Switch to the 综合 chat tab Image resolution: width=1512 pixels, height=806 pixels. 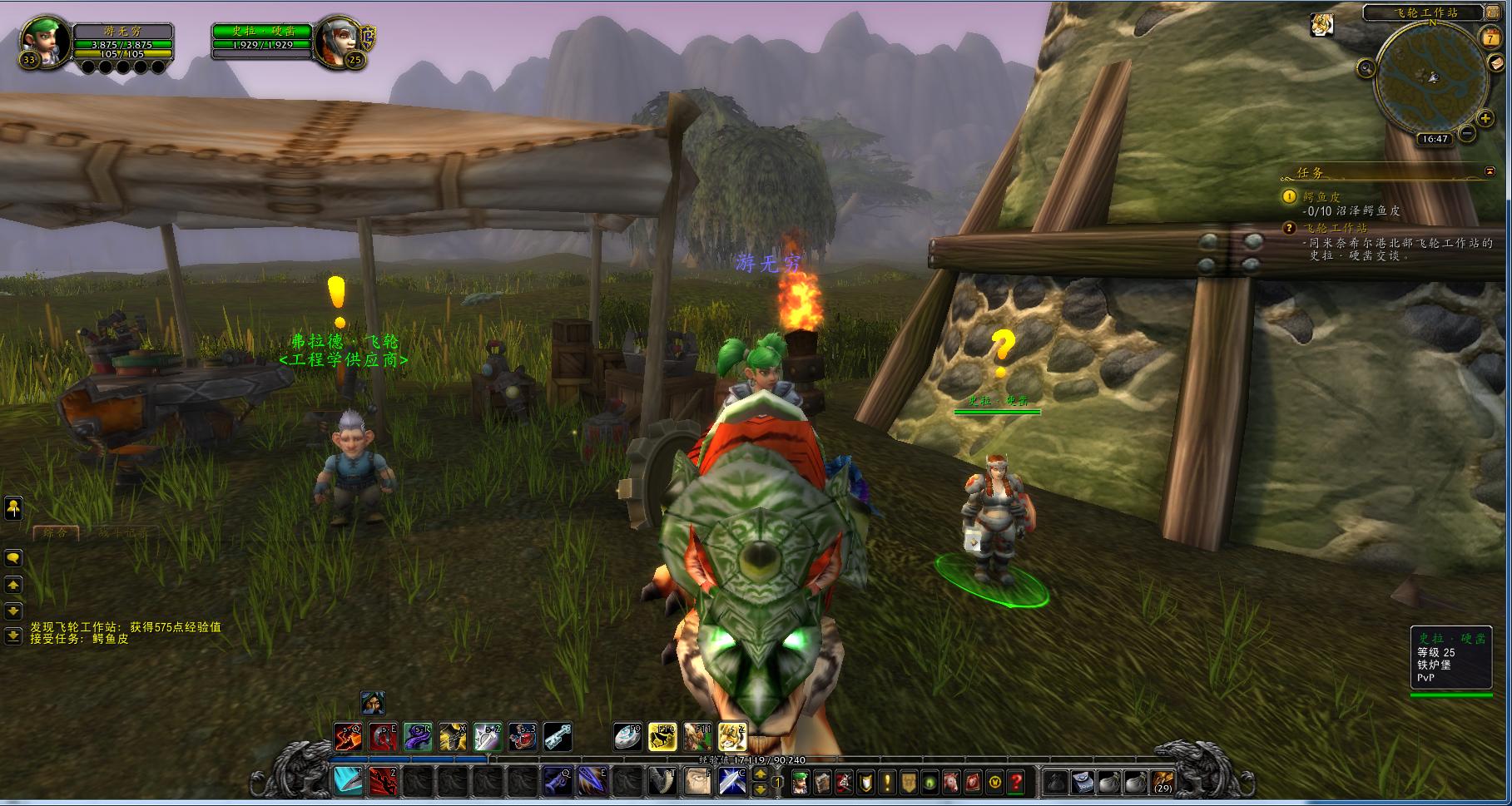pyautogui.click(x=55, y=532)
